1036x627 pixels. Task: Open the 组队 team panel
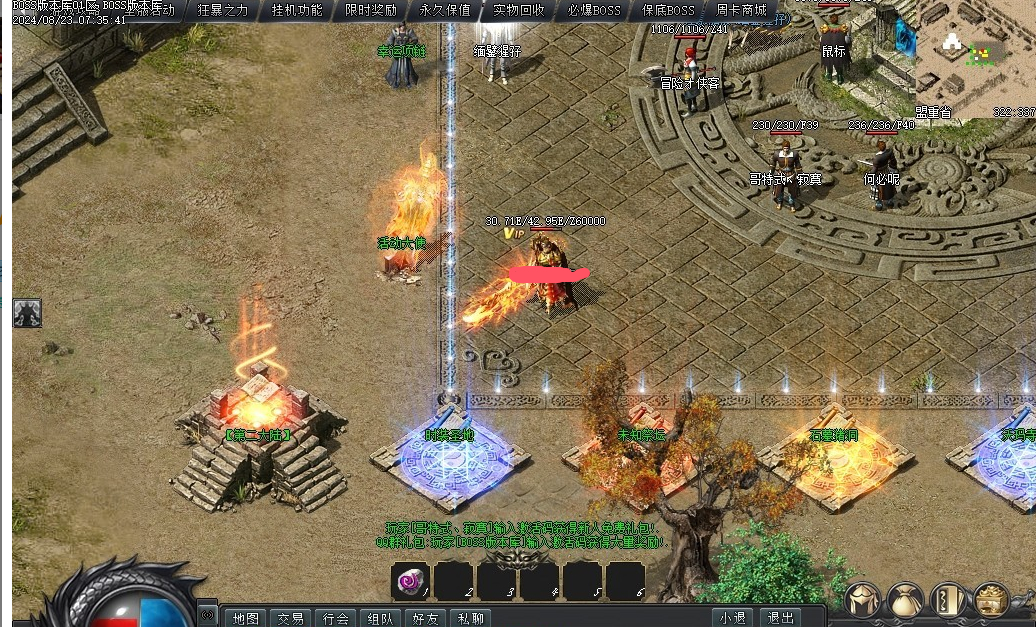coord(380,618)
